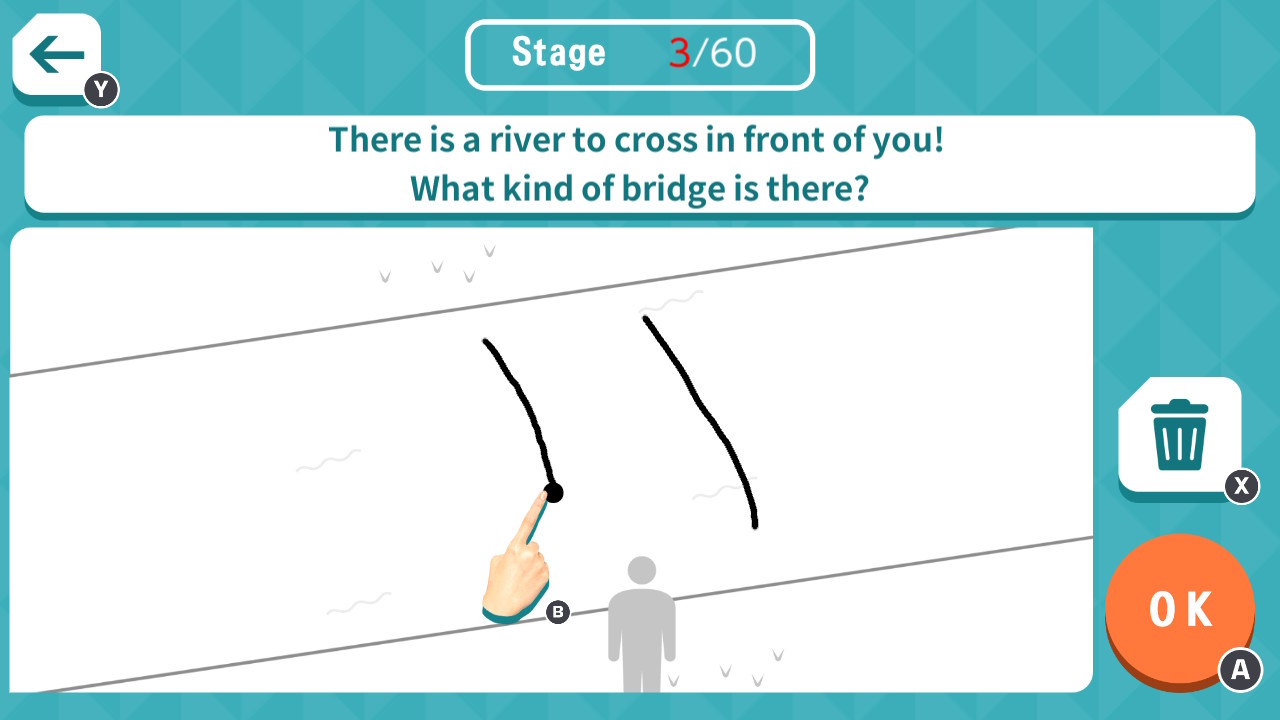The image size is (1280, 720).
Task: Click the Stage 3/60 indicator
Action: click(639, 54)
